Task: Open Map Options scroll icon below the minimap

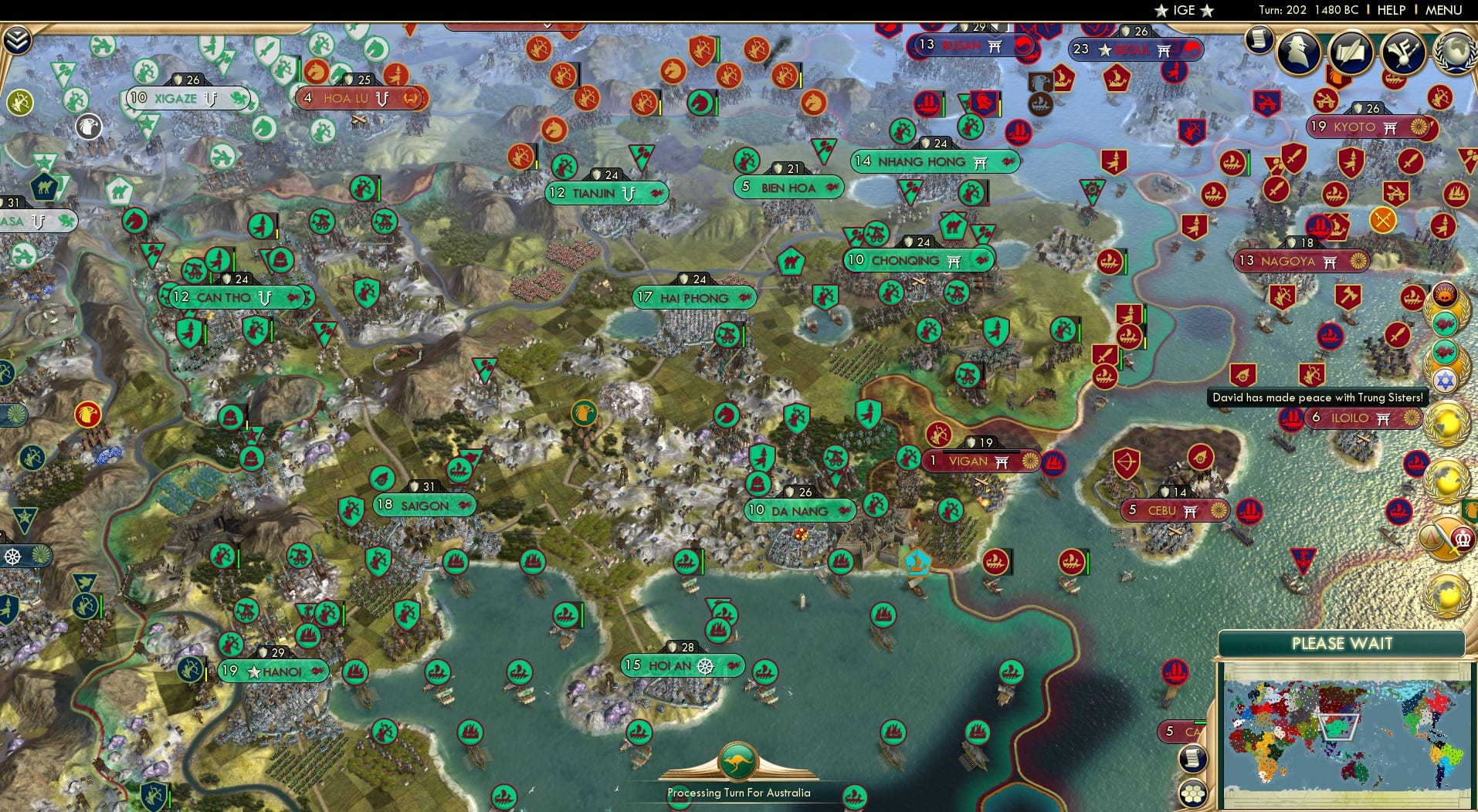Action: (x=1193, y=759)
